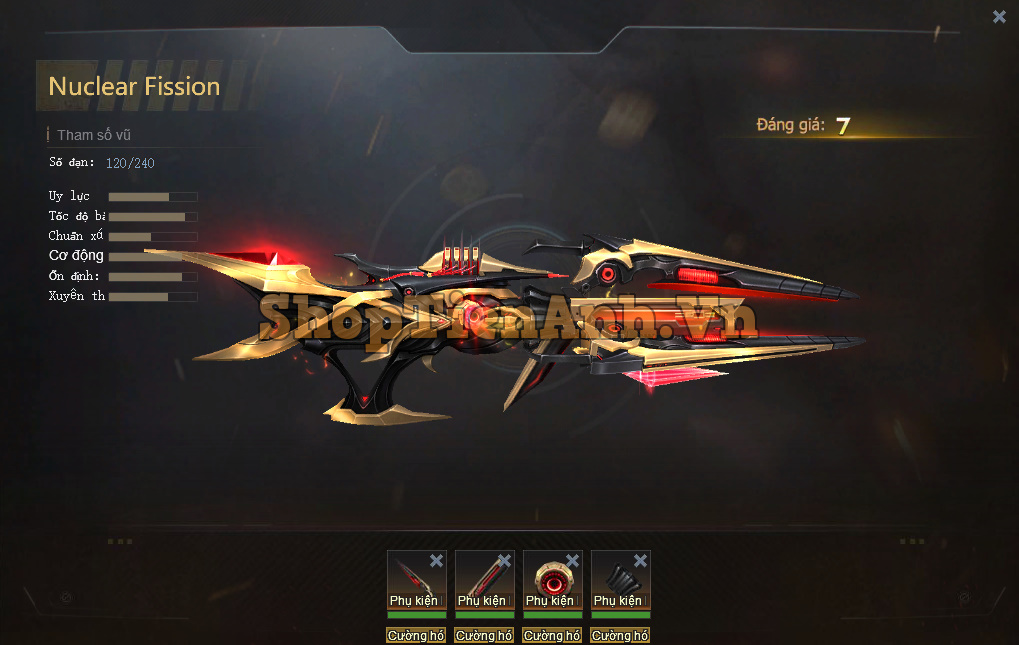The width and height of the screenshot is (1019, 645).
Task: Click Cường hóa under the curved blade
Action: click(x=416, y=635)
